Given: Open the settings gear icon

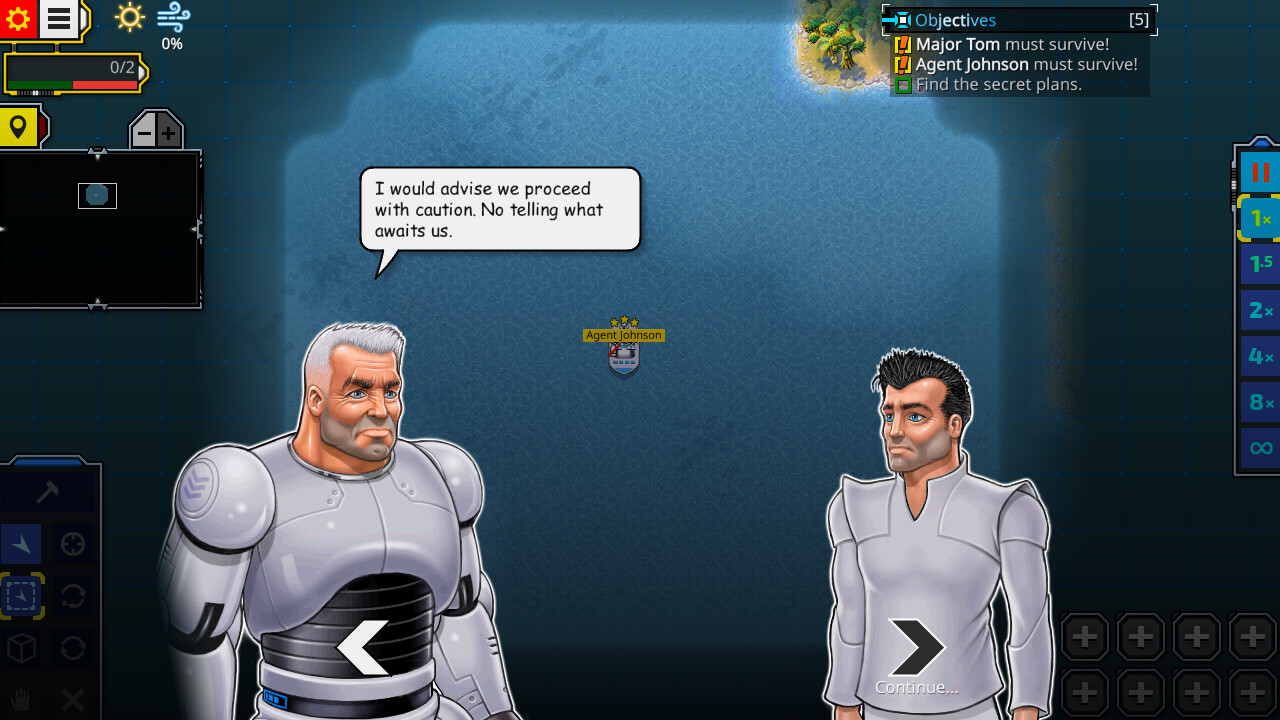Looking at the screenshot, I should tap(18, 18).
